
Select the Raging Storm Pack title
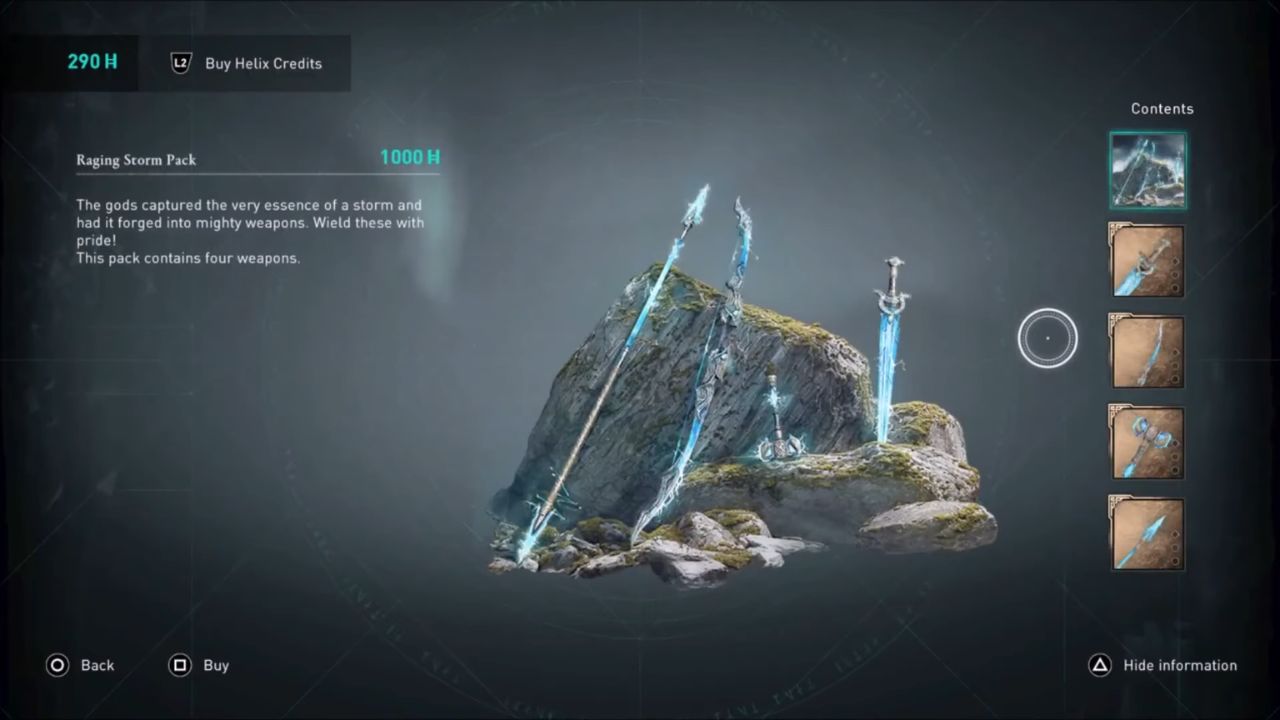136,160
